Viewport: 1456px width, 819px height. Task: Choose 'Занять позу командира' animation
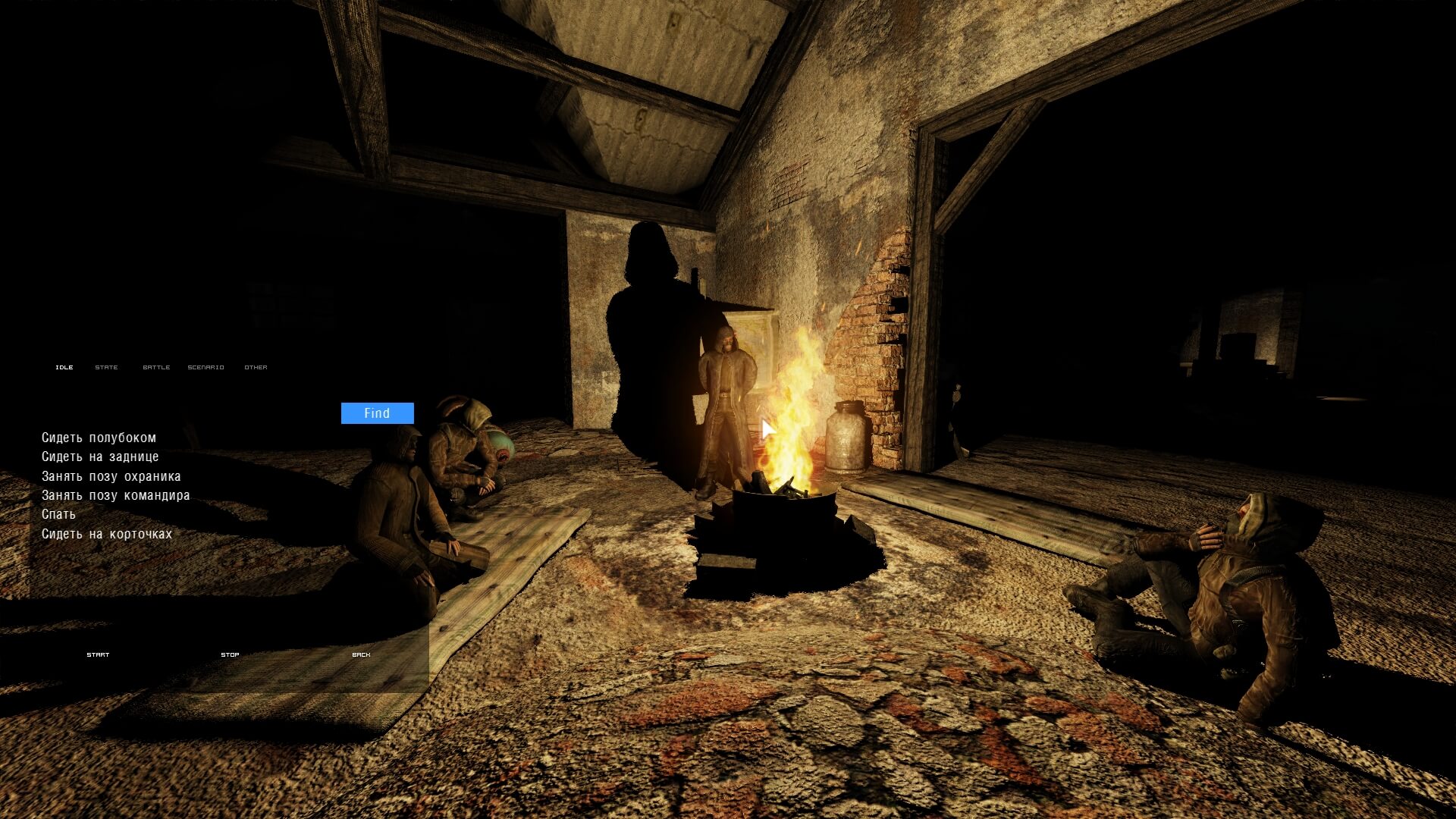pyautogui.click(x=115, y=495)
